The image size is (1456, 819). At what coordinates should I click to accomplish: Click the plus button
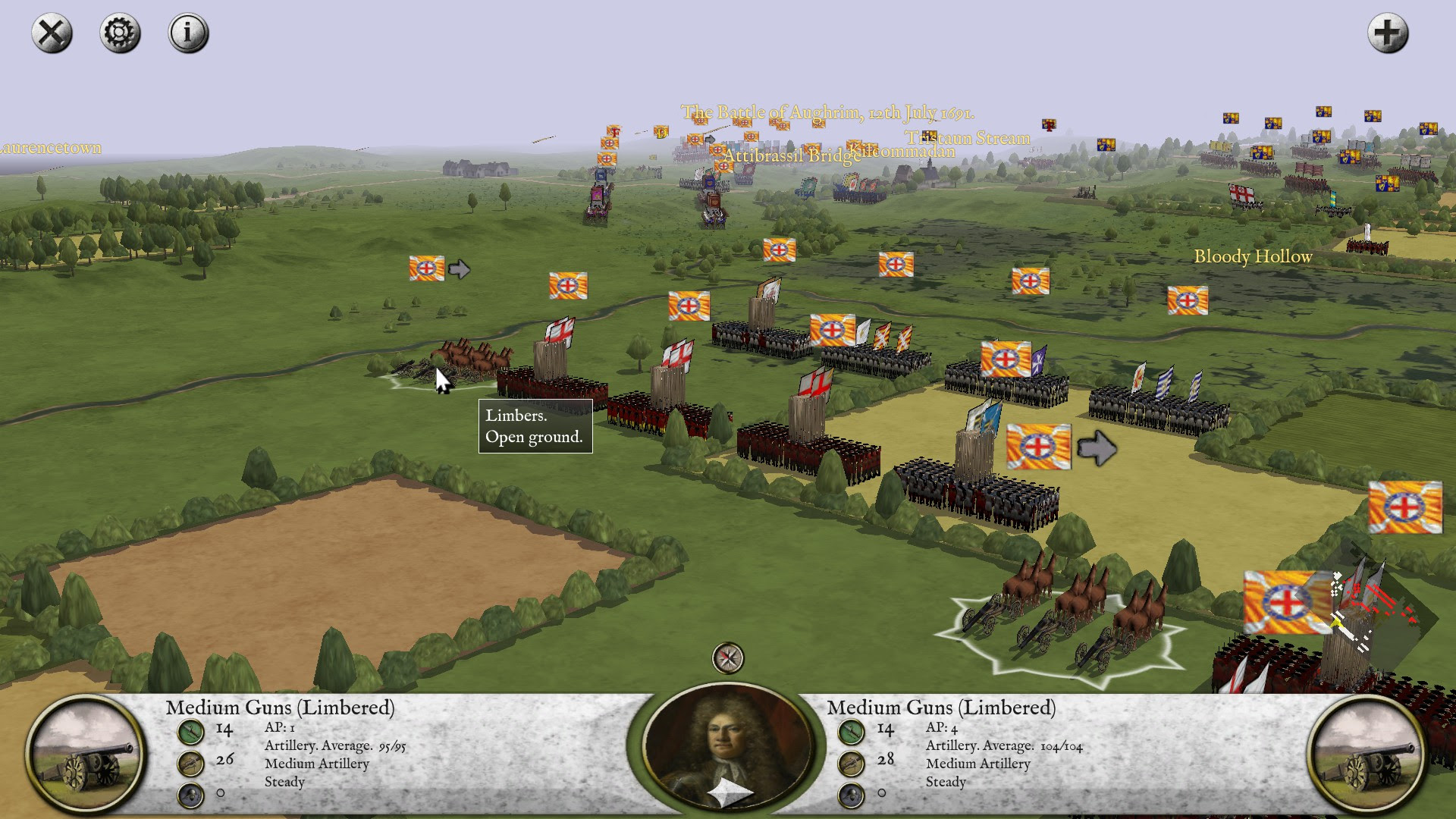[x=1388, y=33]
